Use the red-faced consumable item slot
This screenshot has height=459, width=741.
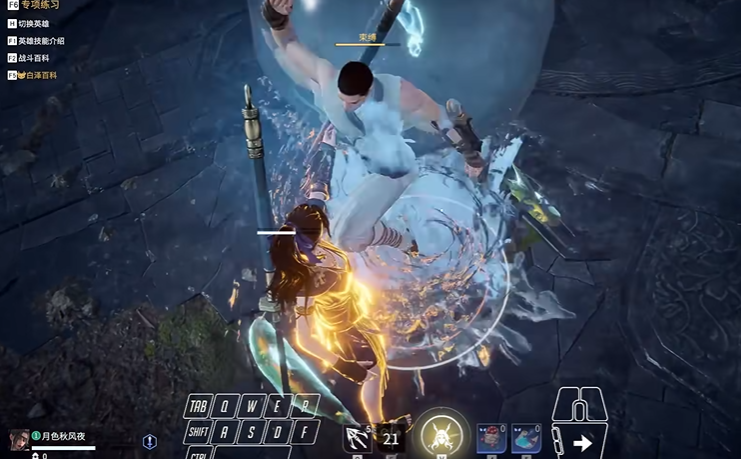(491, 438)
